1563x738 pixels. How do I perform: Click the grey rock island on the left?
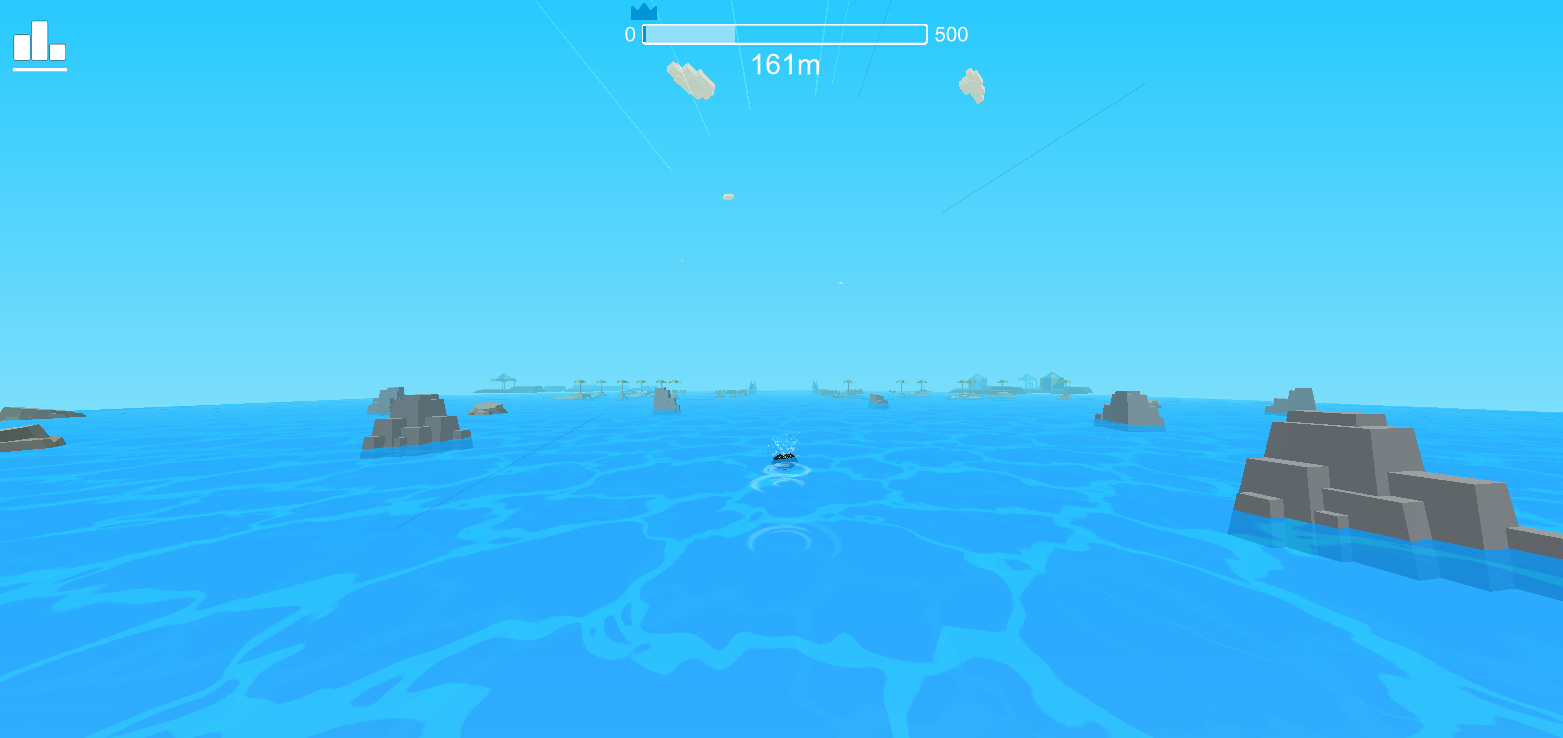[x=415, y=420]
